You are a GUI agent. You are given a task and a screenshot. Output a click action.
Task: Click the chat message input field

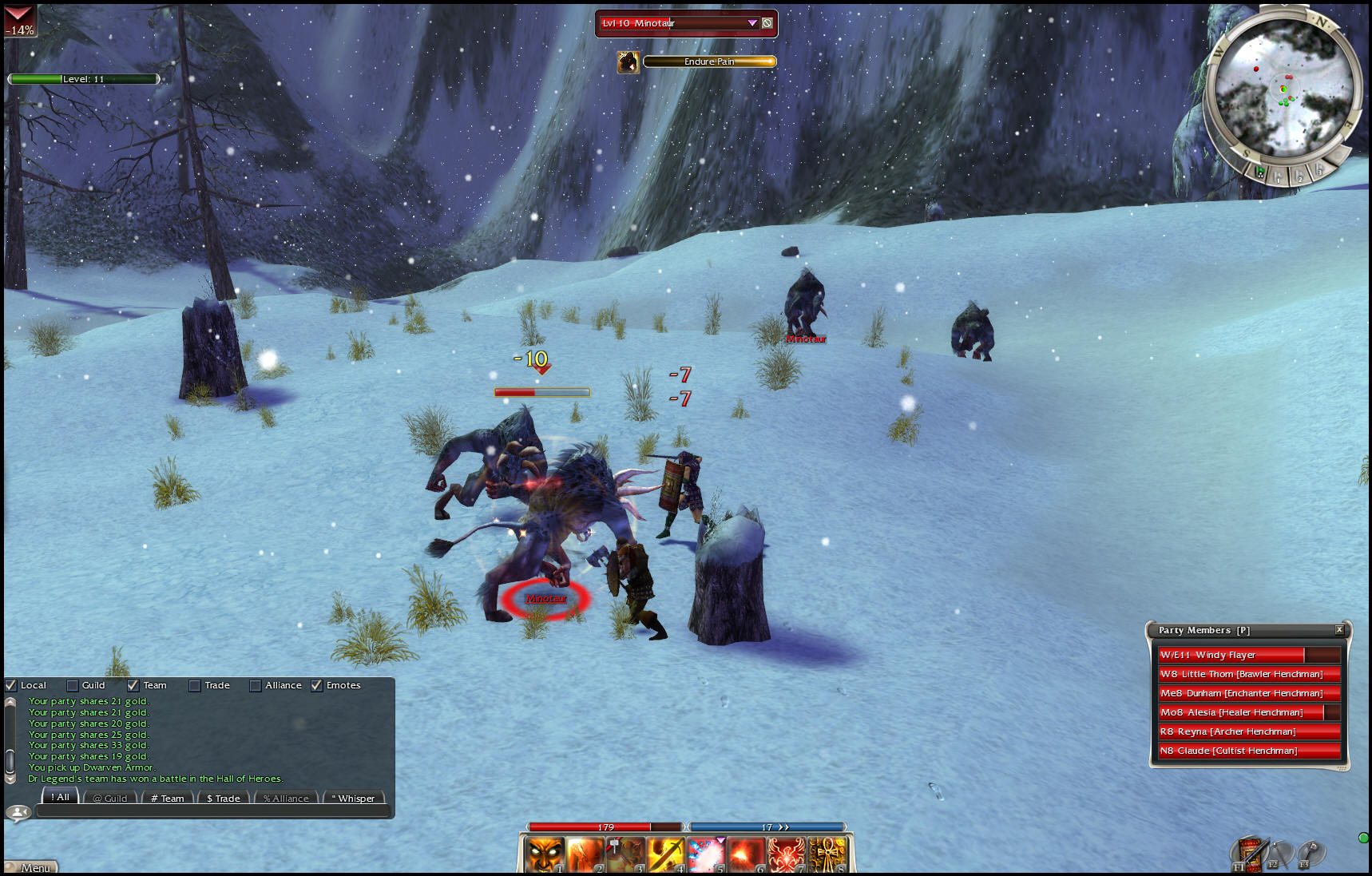(212, 811)
